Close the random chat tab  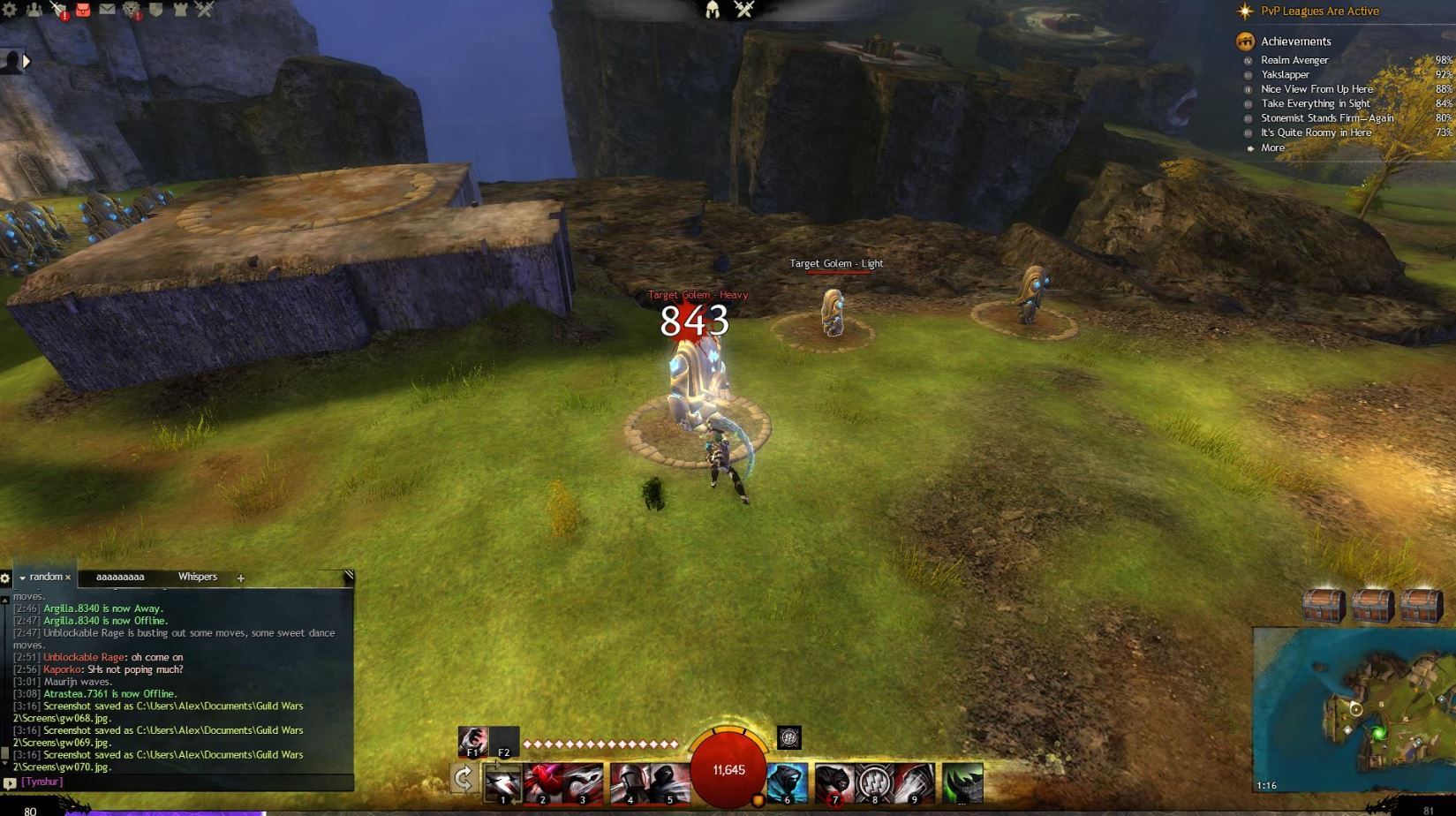pos(68,578)
